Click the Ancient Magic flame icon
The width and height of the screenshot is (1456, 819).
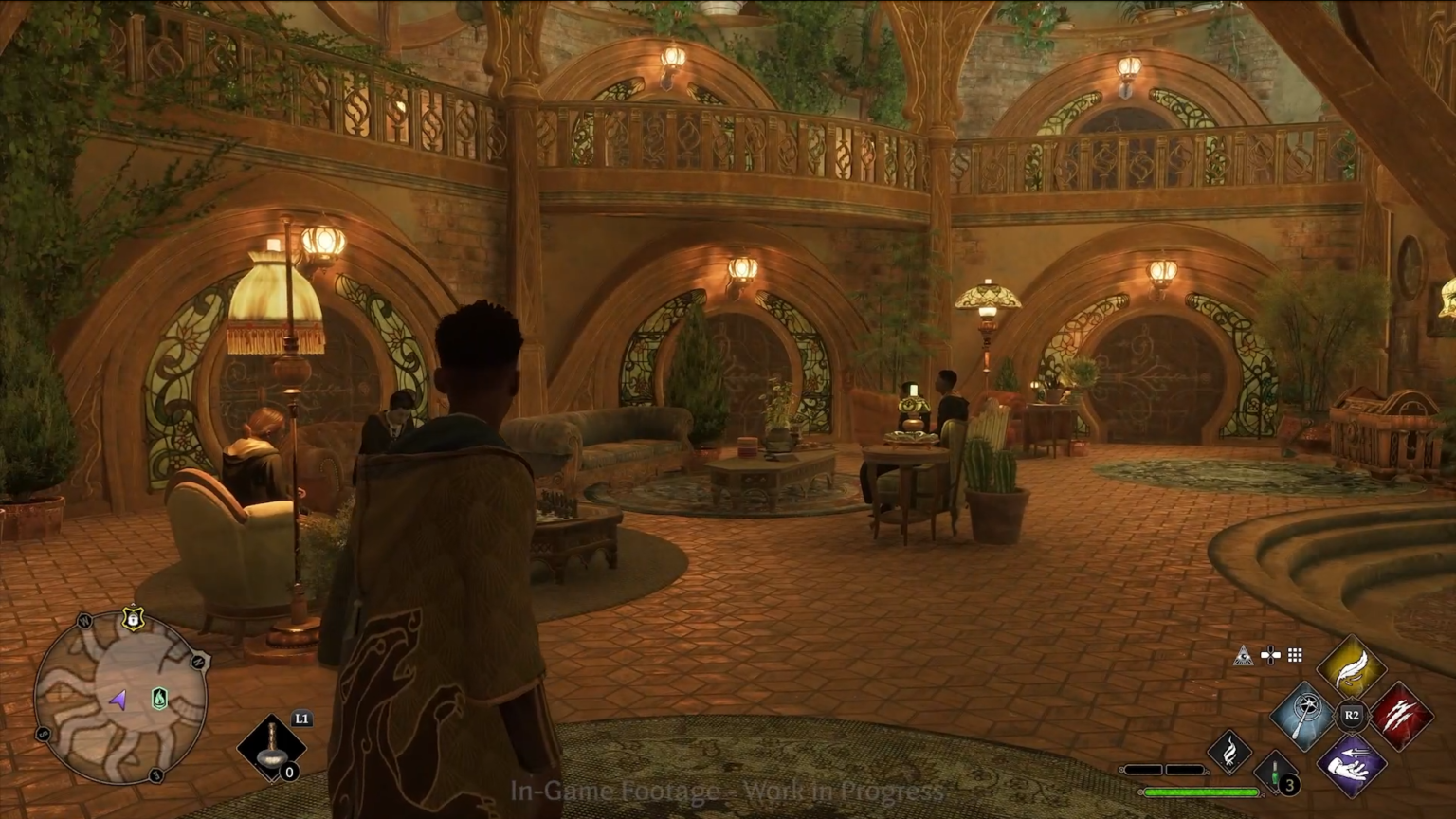pyautogui.click(x=1230, y=752)
